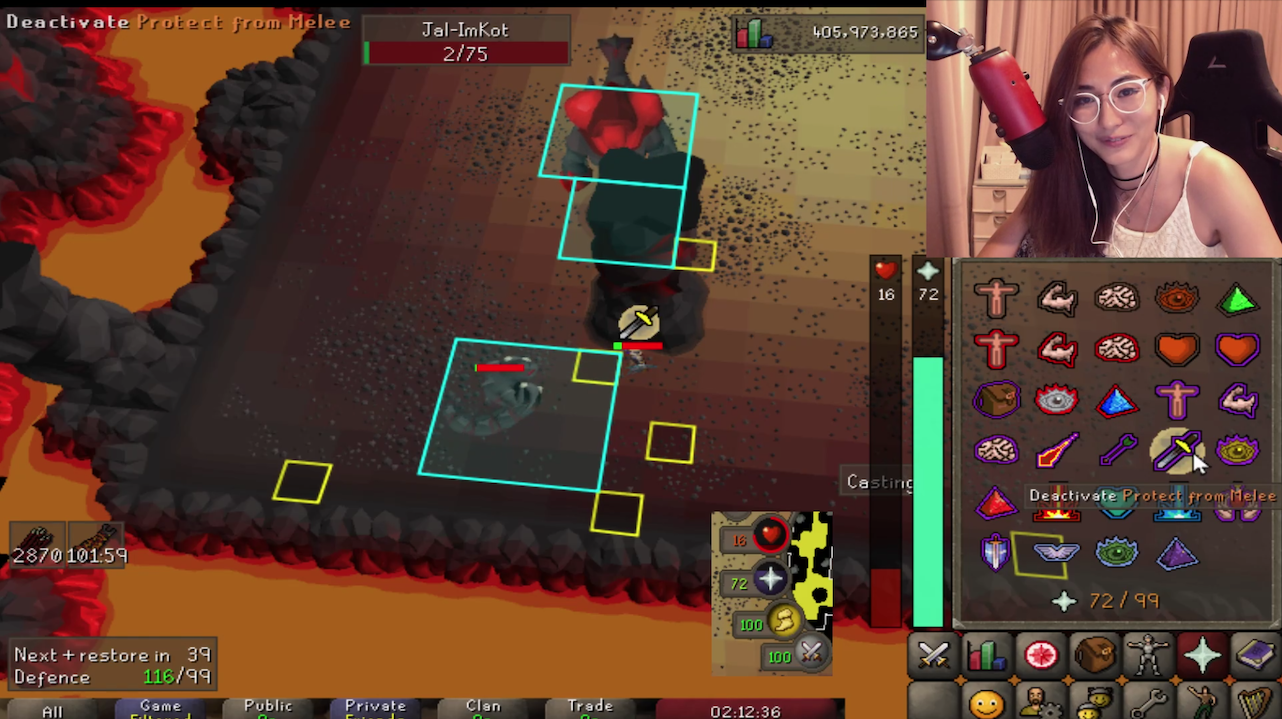Turn on Protect from Missiles prayer
1282x719 pixels.
click(x=1117, y=451)
